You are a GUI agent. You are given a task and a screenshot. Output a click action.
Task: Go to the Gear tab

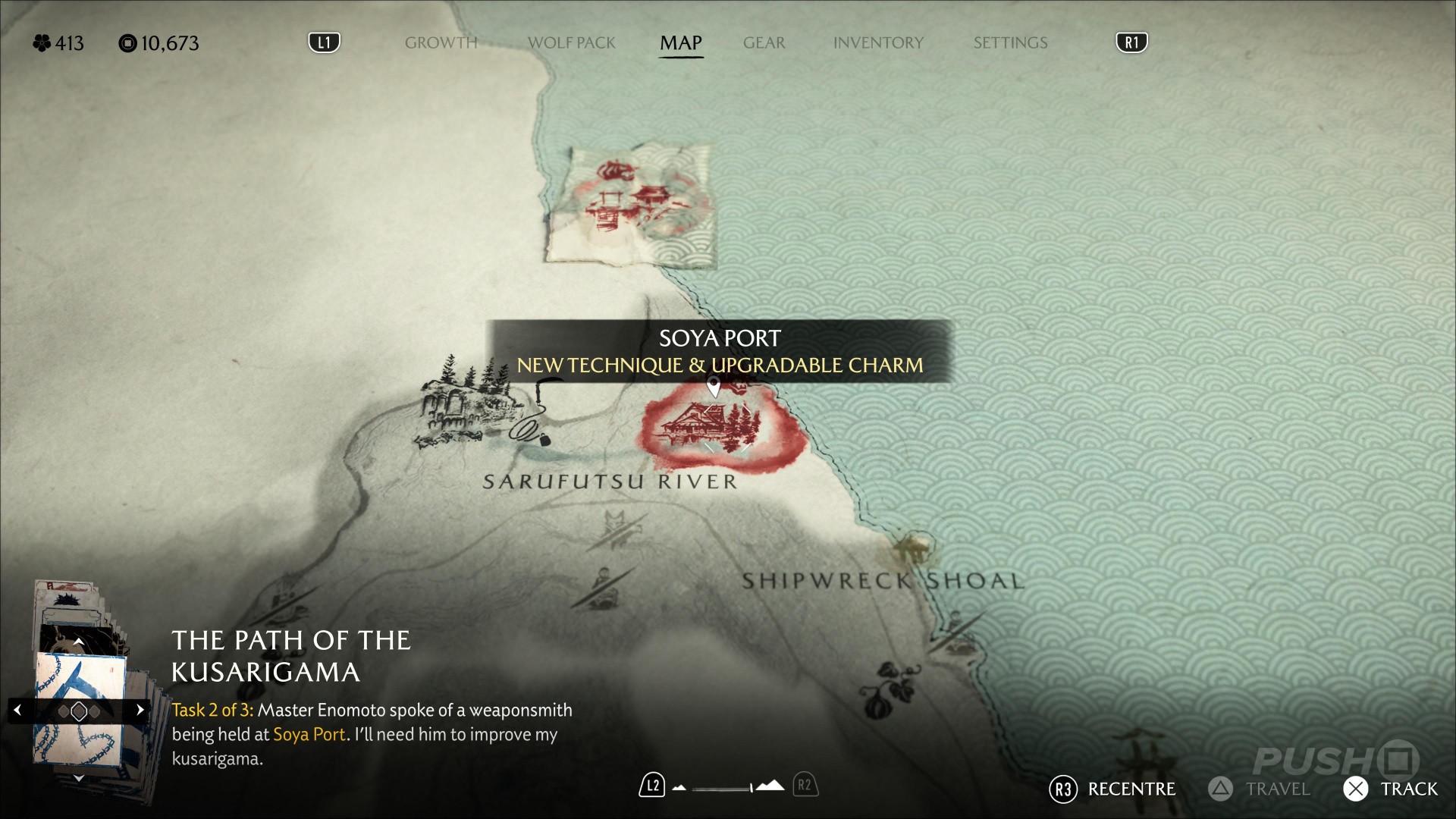coord(764,43)
